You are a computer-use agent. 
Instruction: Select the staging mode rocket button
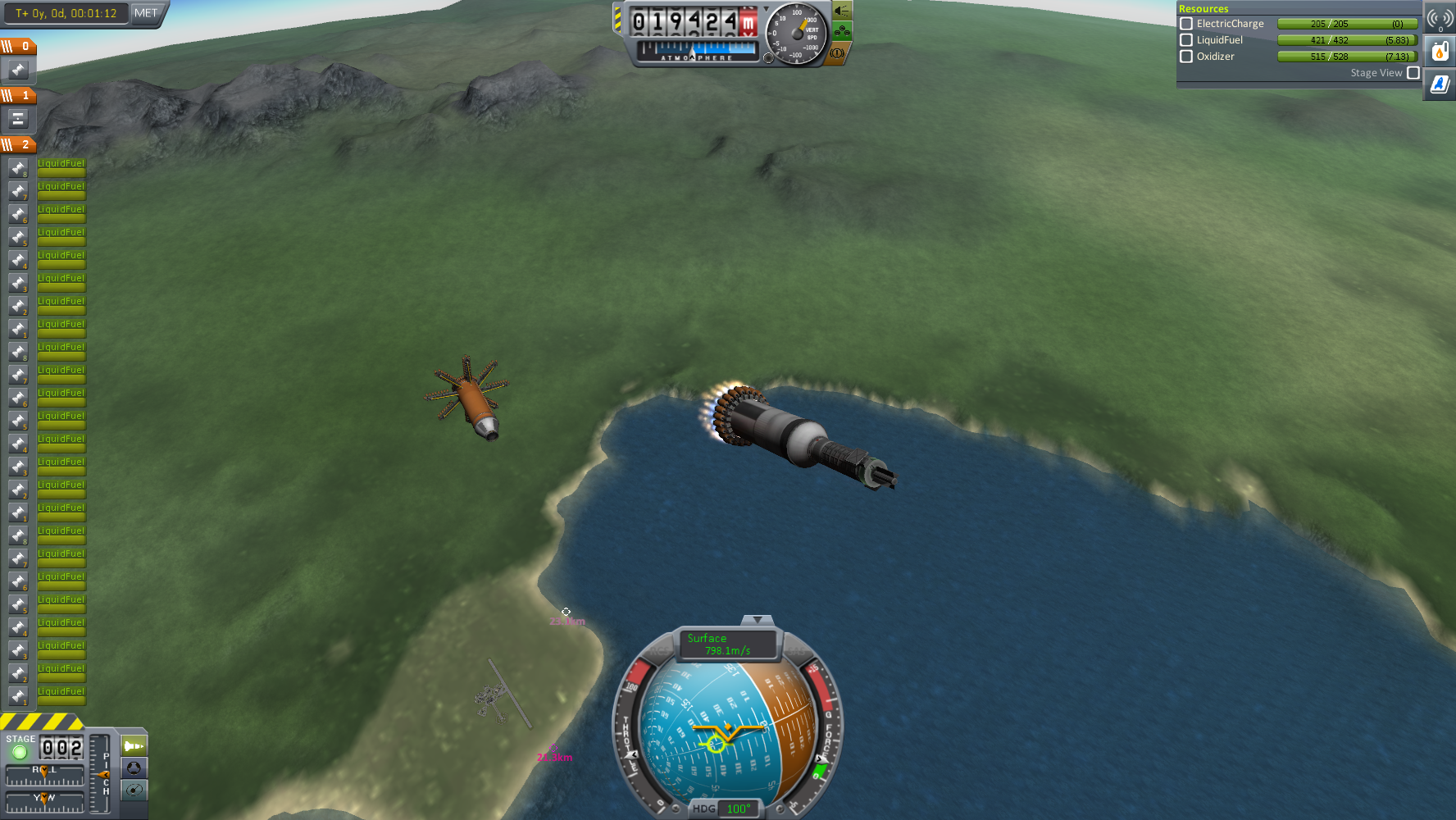tap(134, 746)
